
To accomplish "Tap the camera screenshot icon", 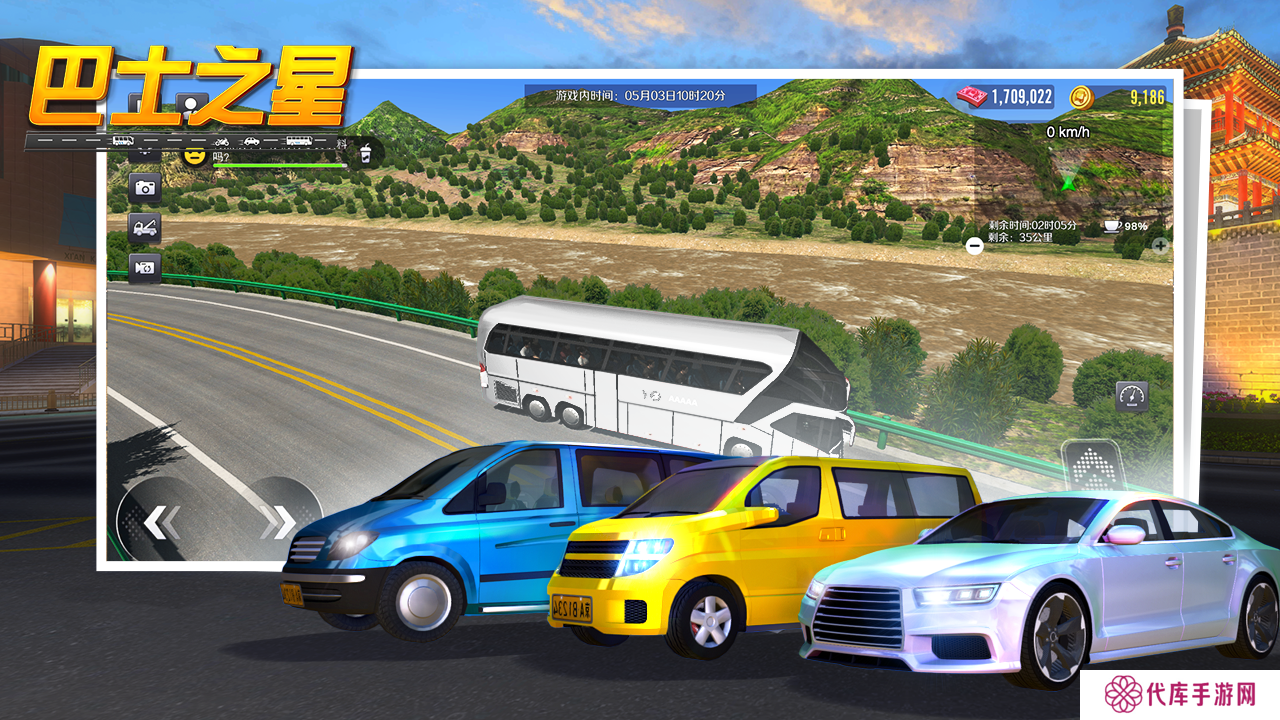I will click(145, 187).
